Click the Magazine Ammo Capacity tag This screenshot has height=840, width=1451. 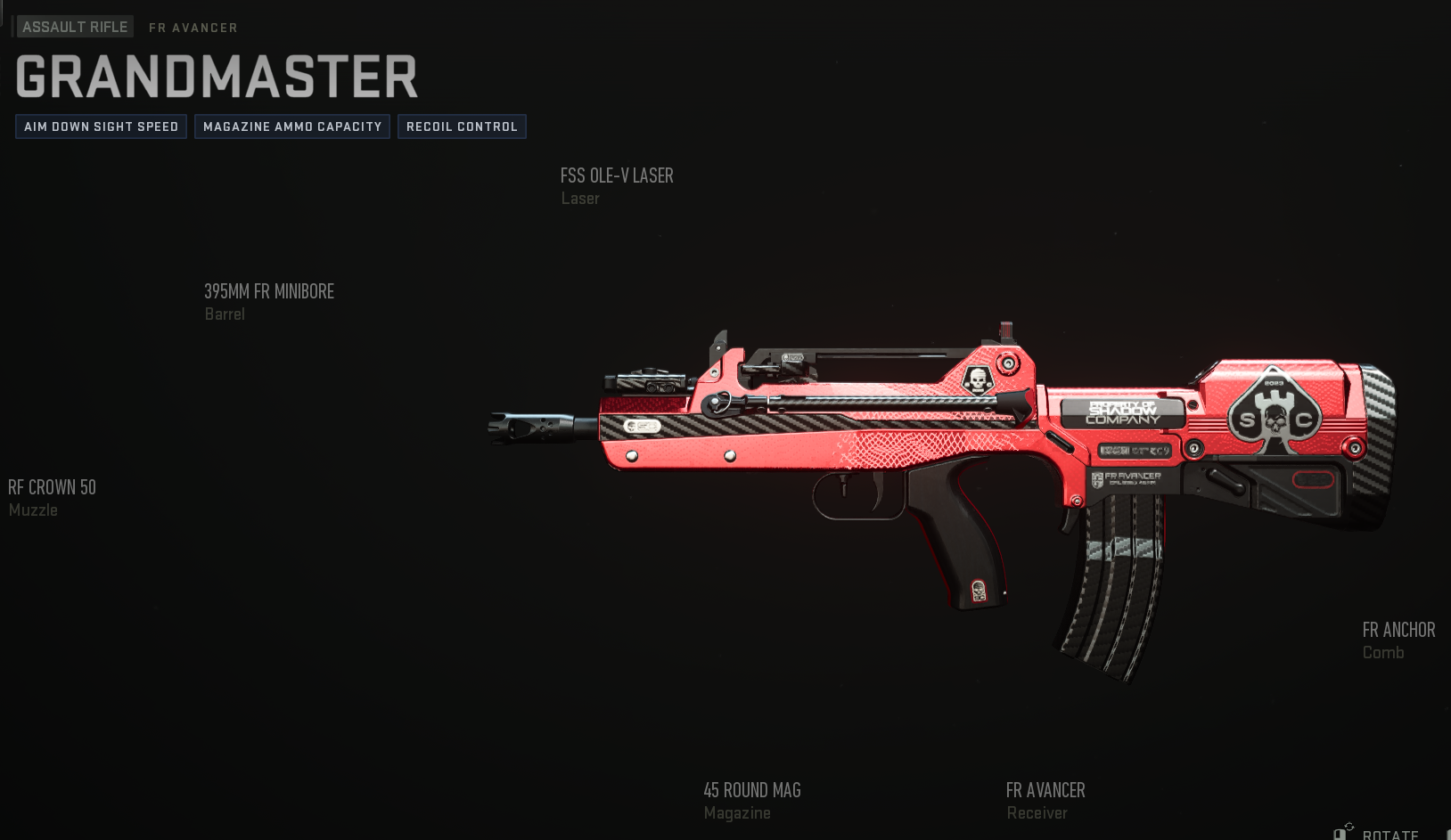(292, 126)
